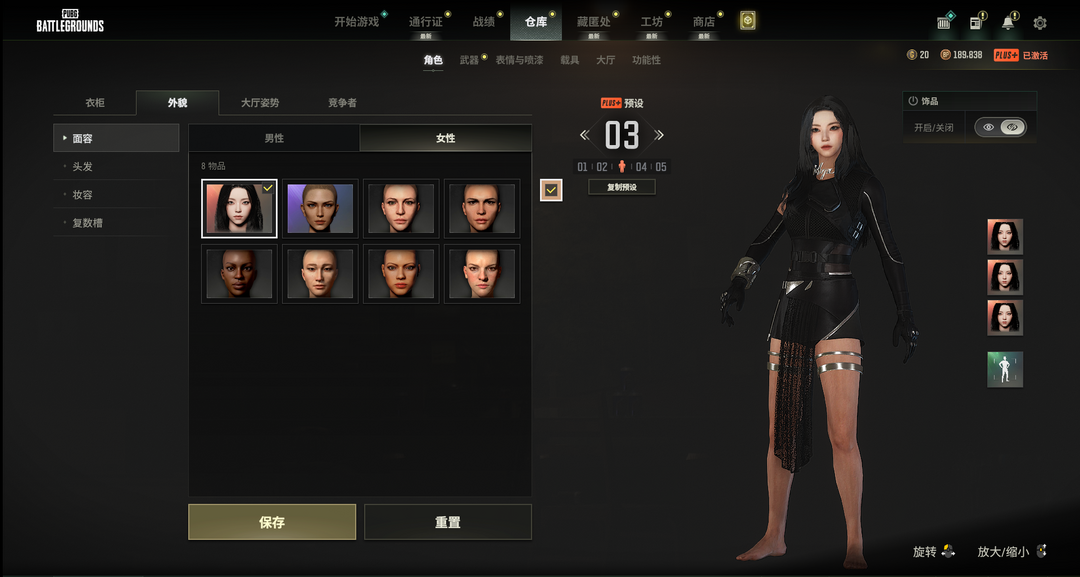Open the 商店 shop menu

pyautogui.click(x=704, y=22)
